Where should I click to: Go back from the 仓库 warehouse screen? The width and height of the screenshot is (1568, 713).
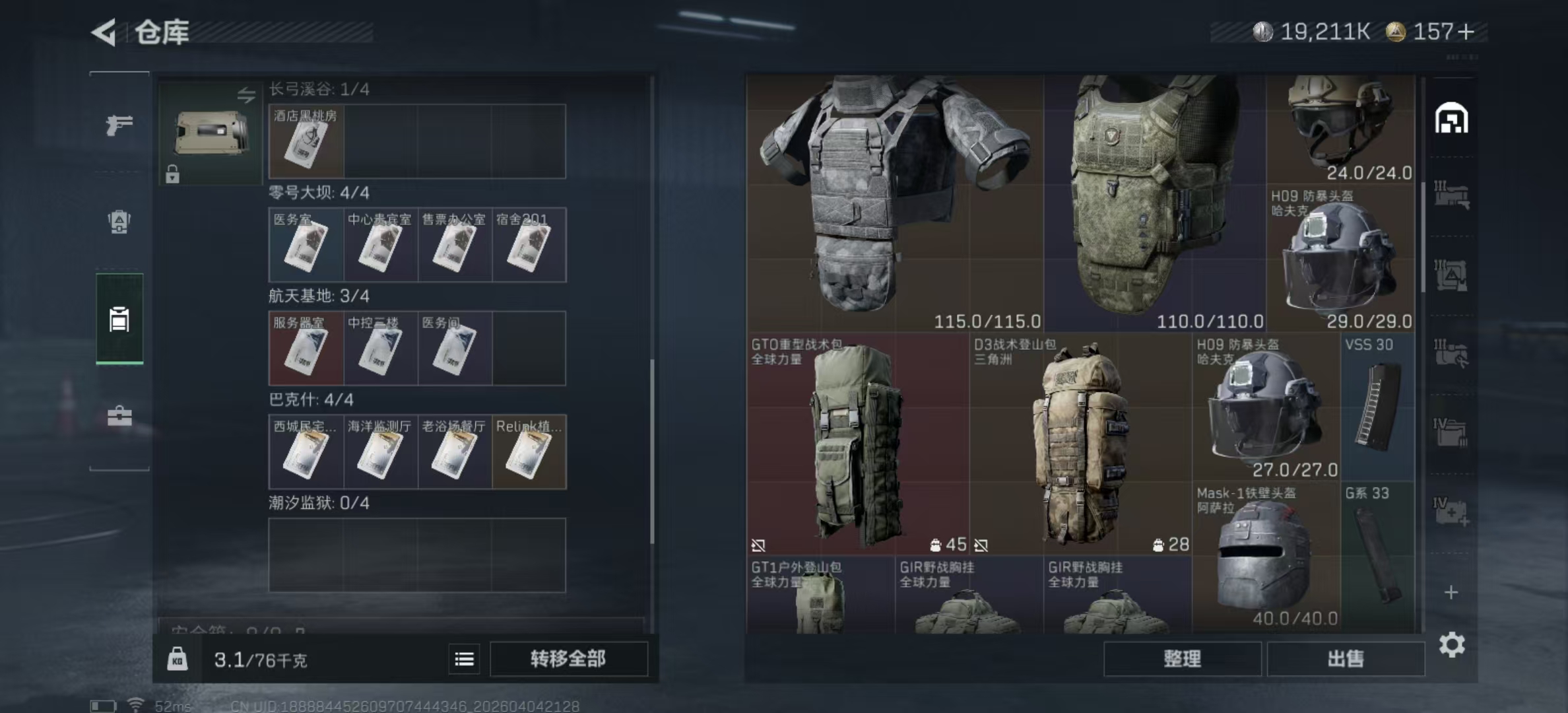coord(104,32)
